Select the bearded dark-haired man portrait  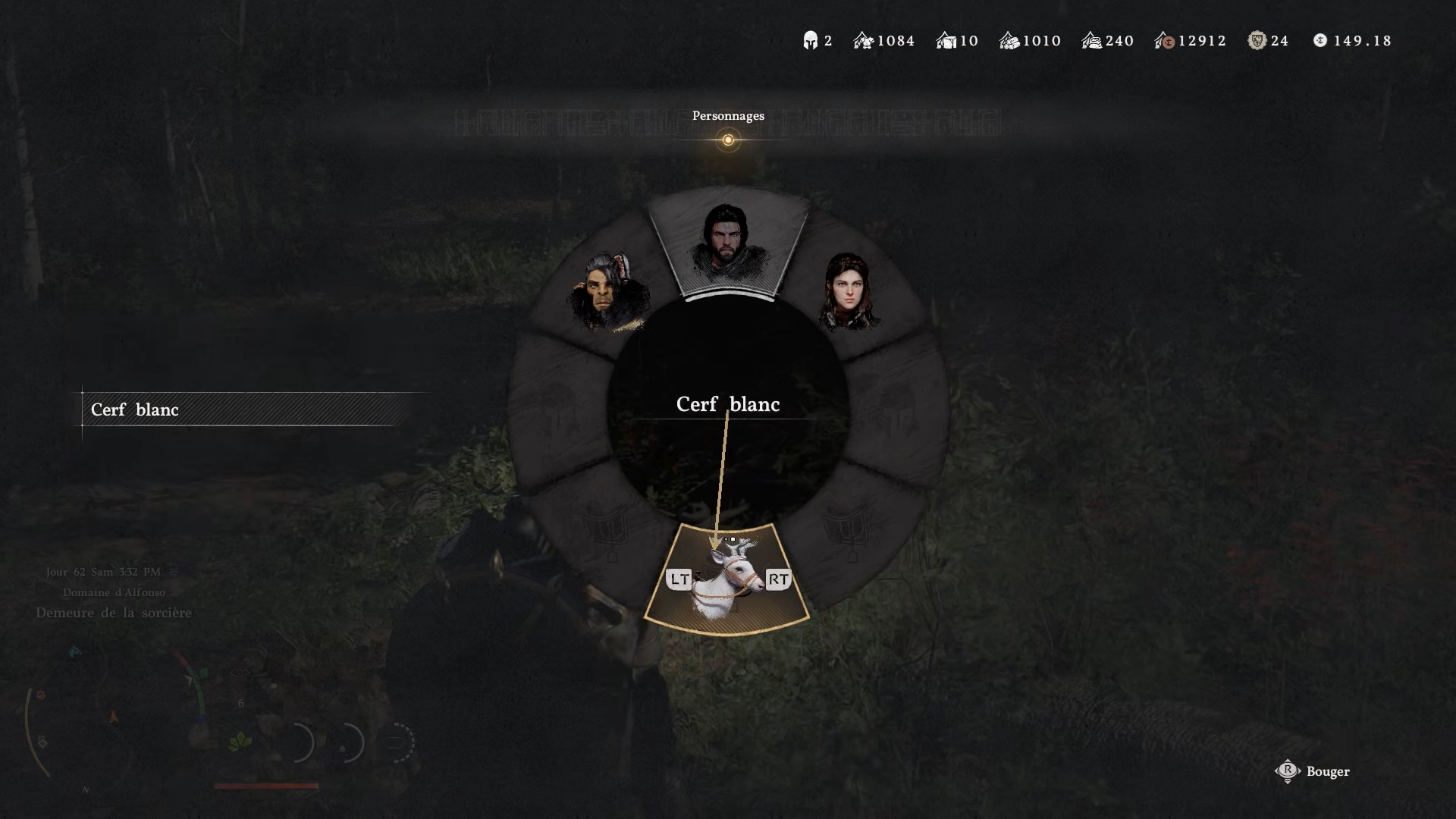pyautogui.click(x=728, y=242)
